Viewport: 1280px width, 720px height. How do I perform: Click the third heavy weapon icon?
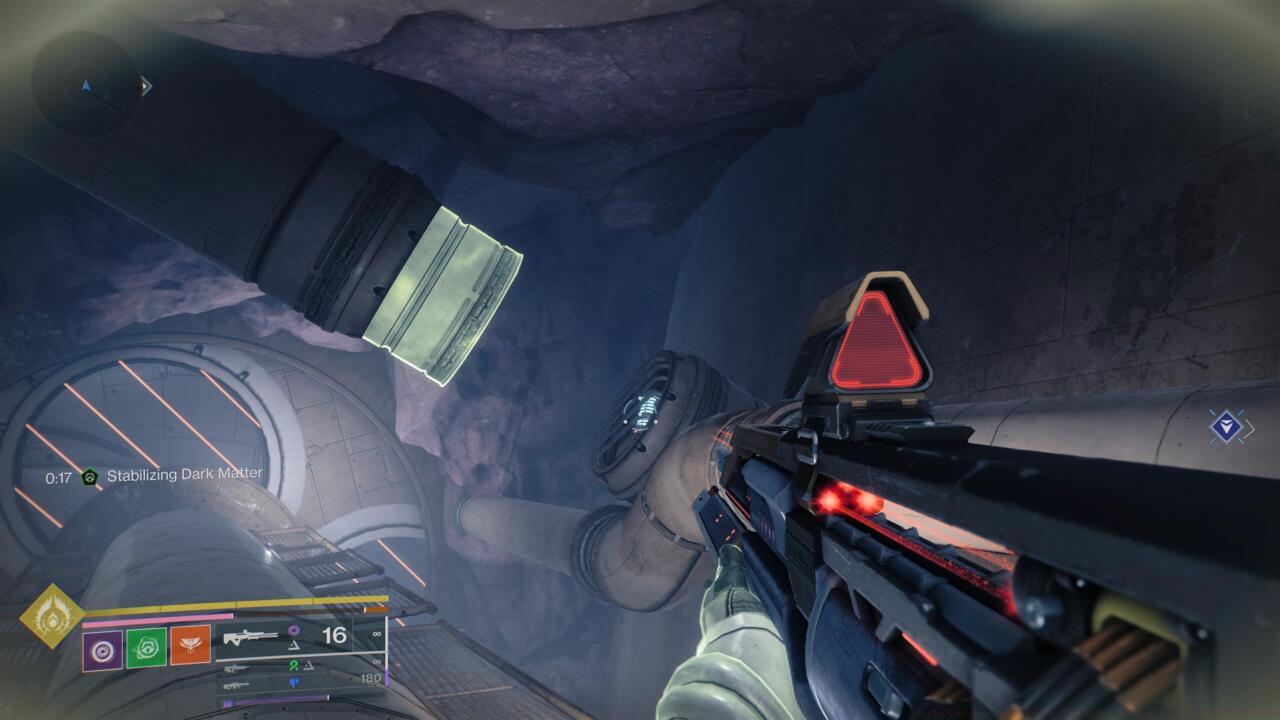click(237, 687)
